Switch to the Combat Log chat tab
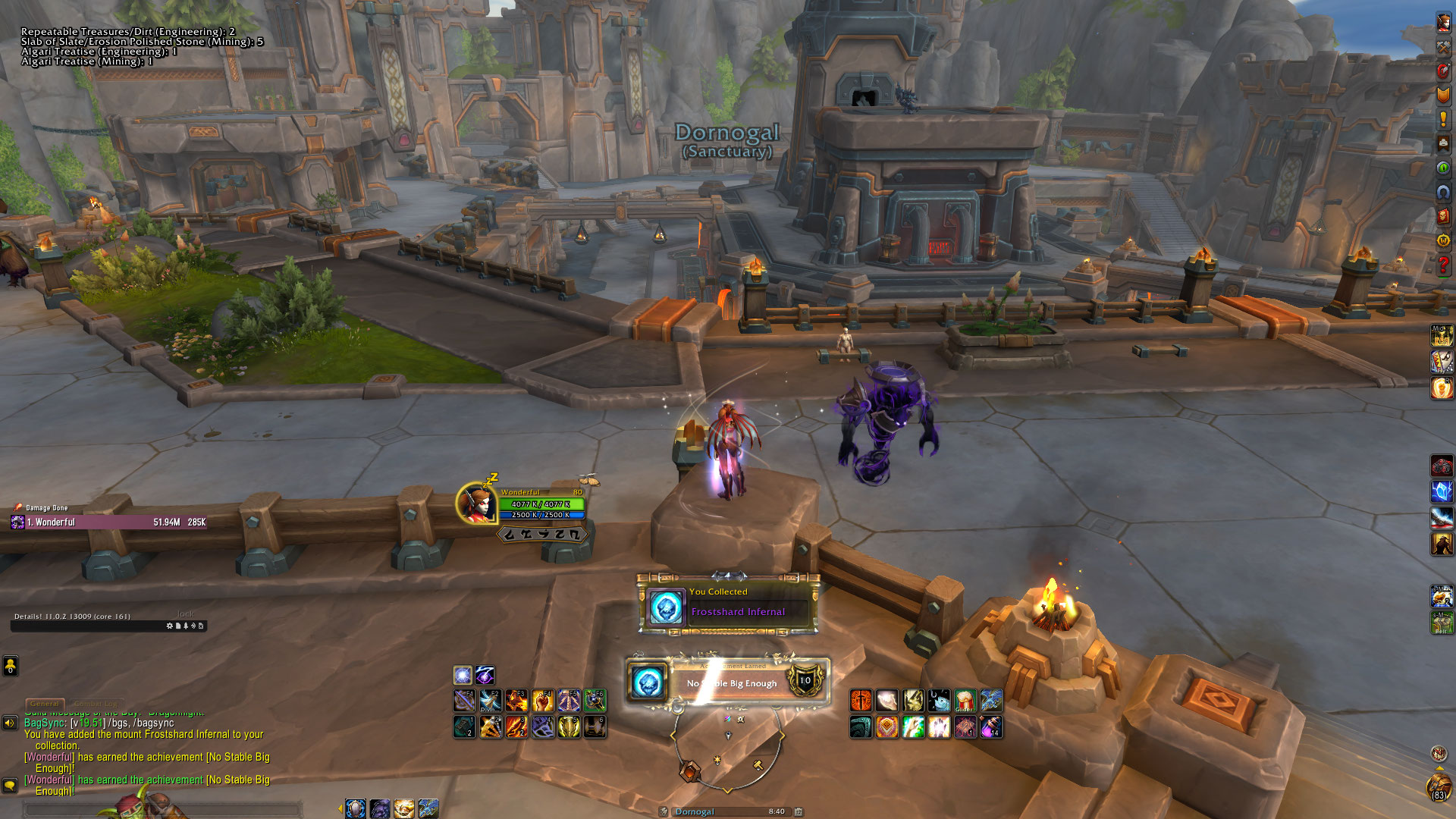This screenshot has height=819, width=1456. tap(96, 704)
